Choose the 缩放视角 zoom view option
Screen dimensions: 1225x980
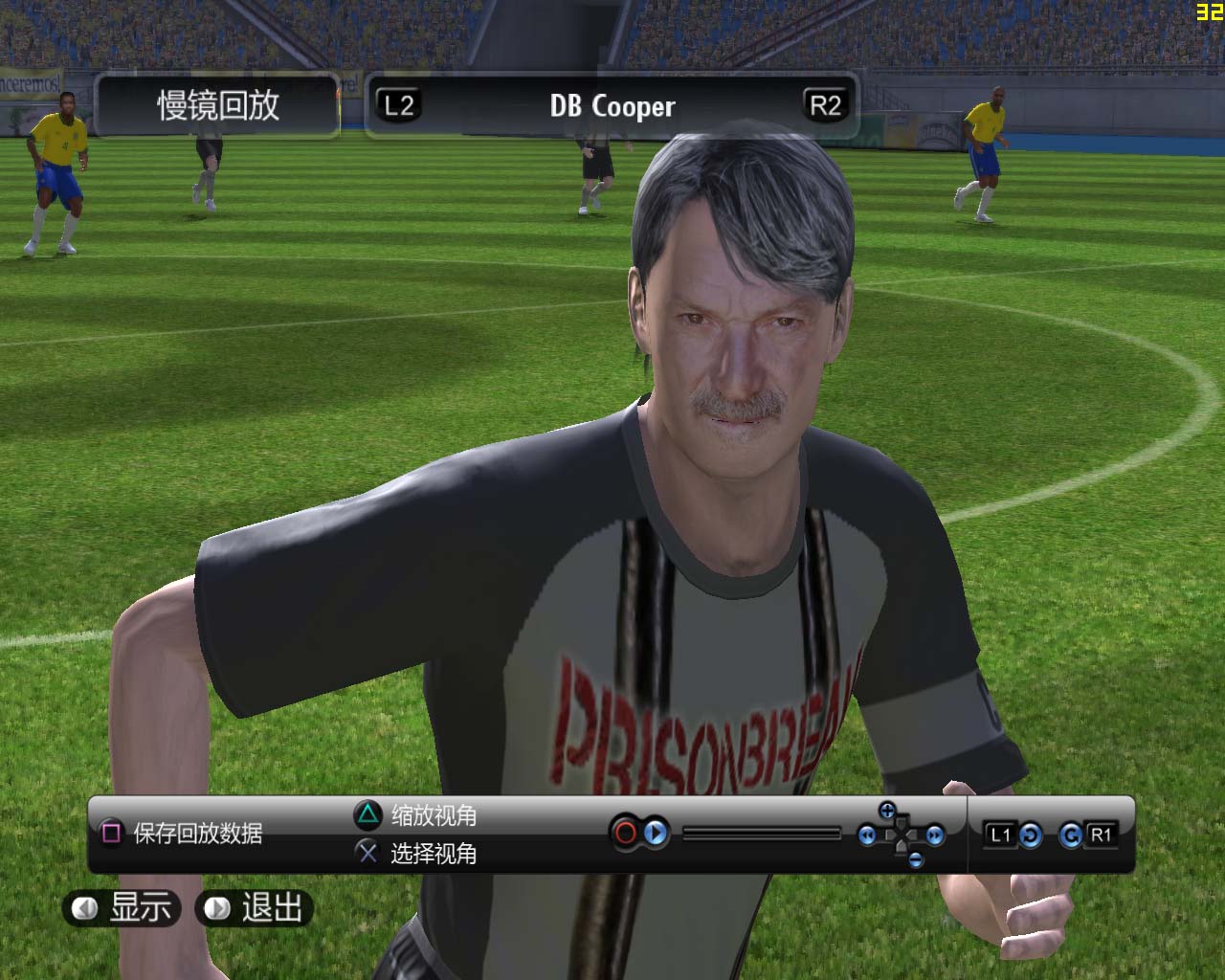pos(416,815)
